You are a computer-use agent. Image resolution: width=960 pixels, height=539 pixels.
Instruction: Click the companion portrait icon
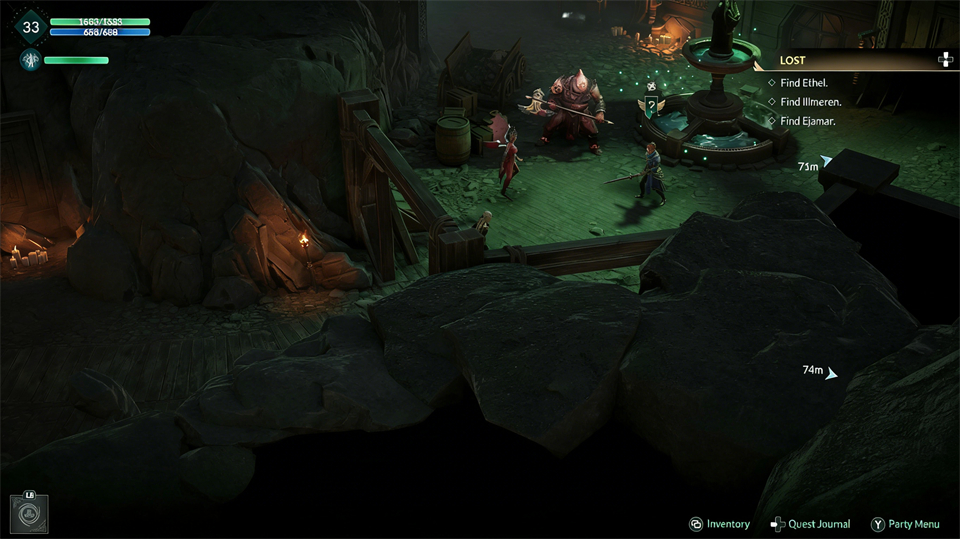[x=30, y=61]
